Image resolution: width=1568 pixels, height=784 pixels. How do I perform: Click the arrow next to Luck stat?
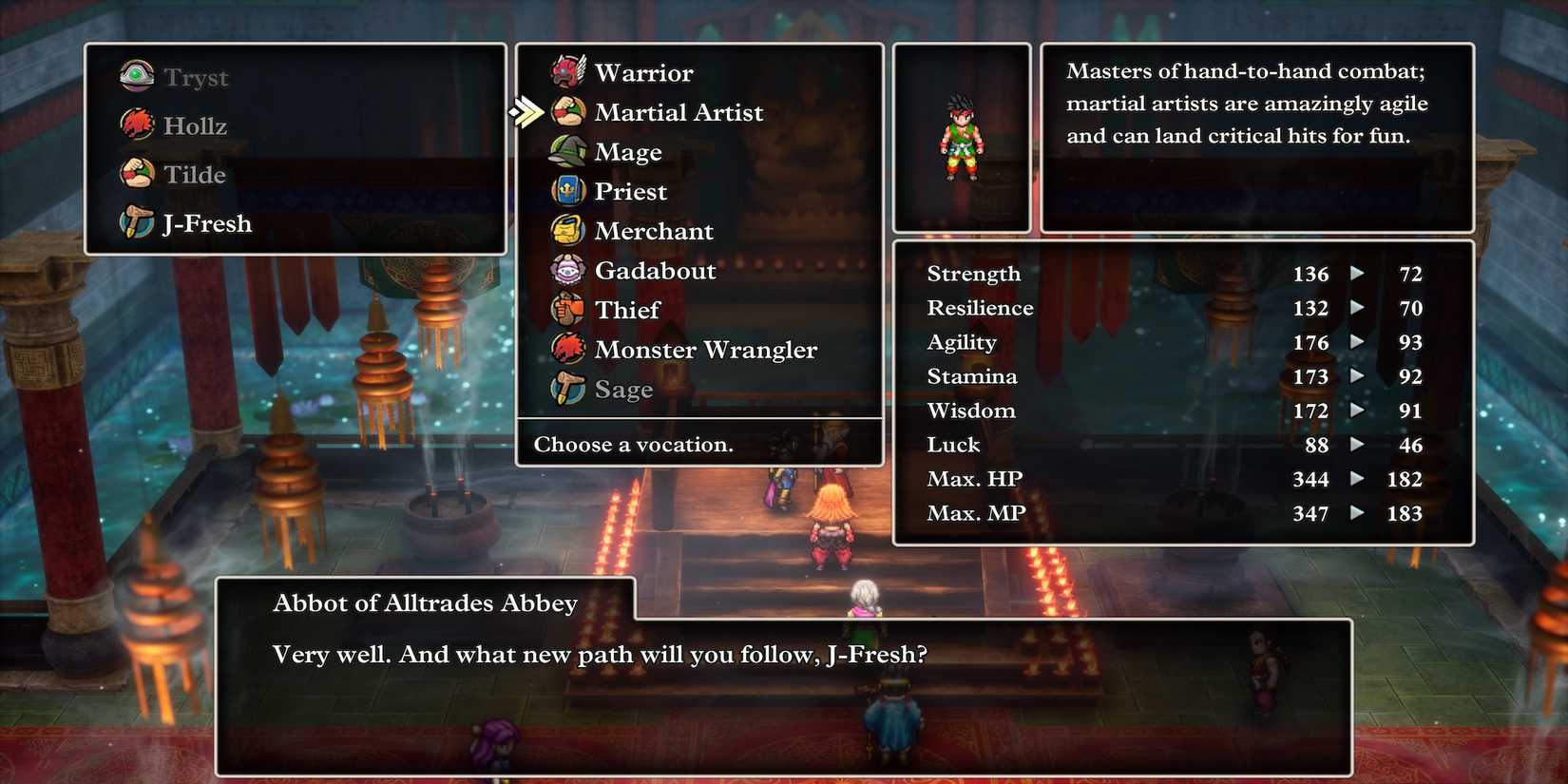click(x=1357, y=446)
